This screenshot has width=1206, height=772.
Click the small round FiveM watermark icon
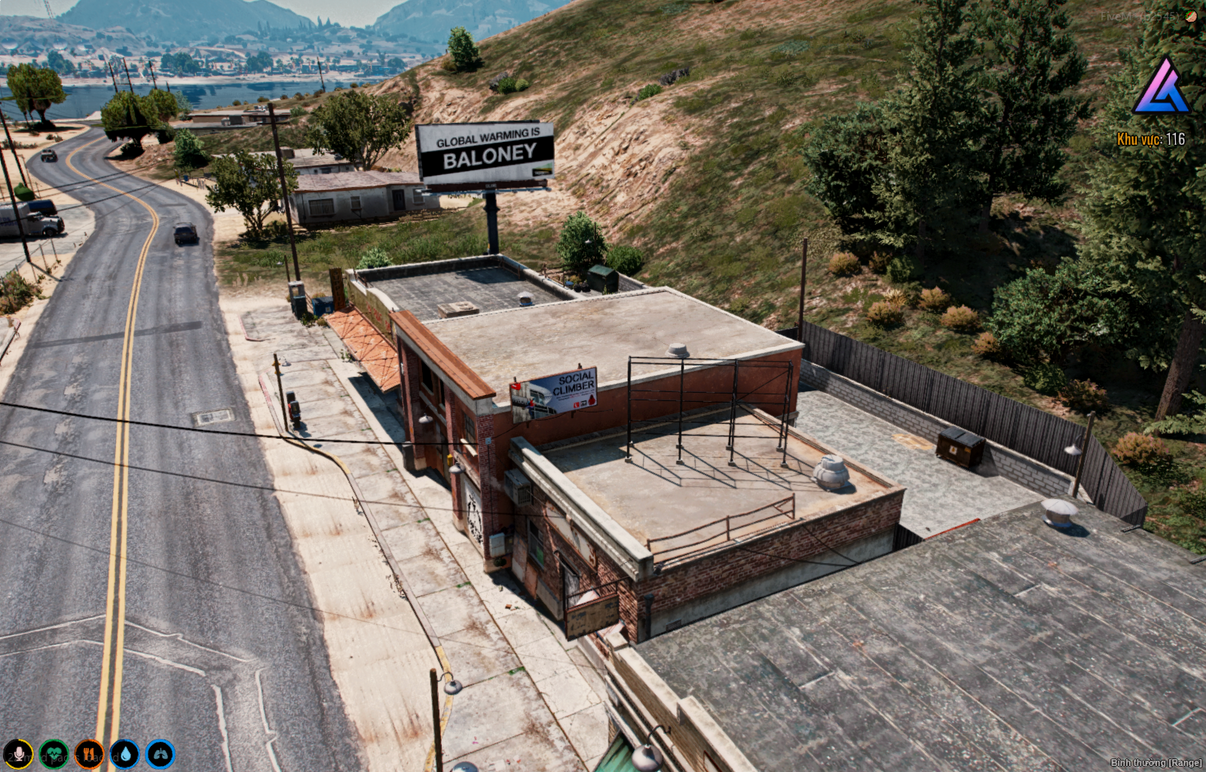[x=1190, y=16]
